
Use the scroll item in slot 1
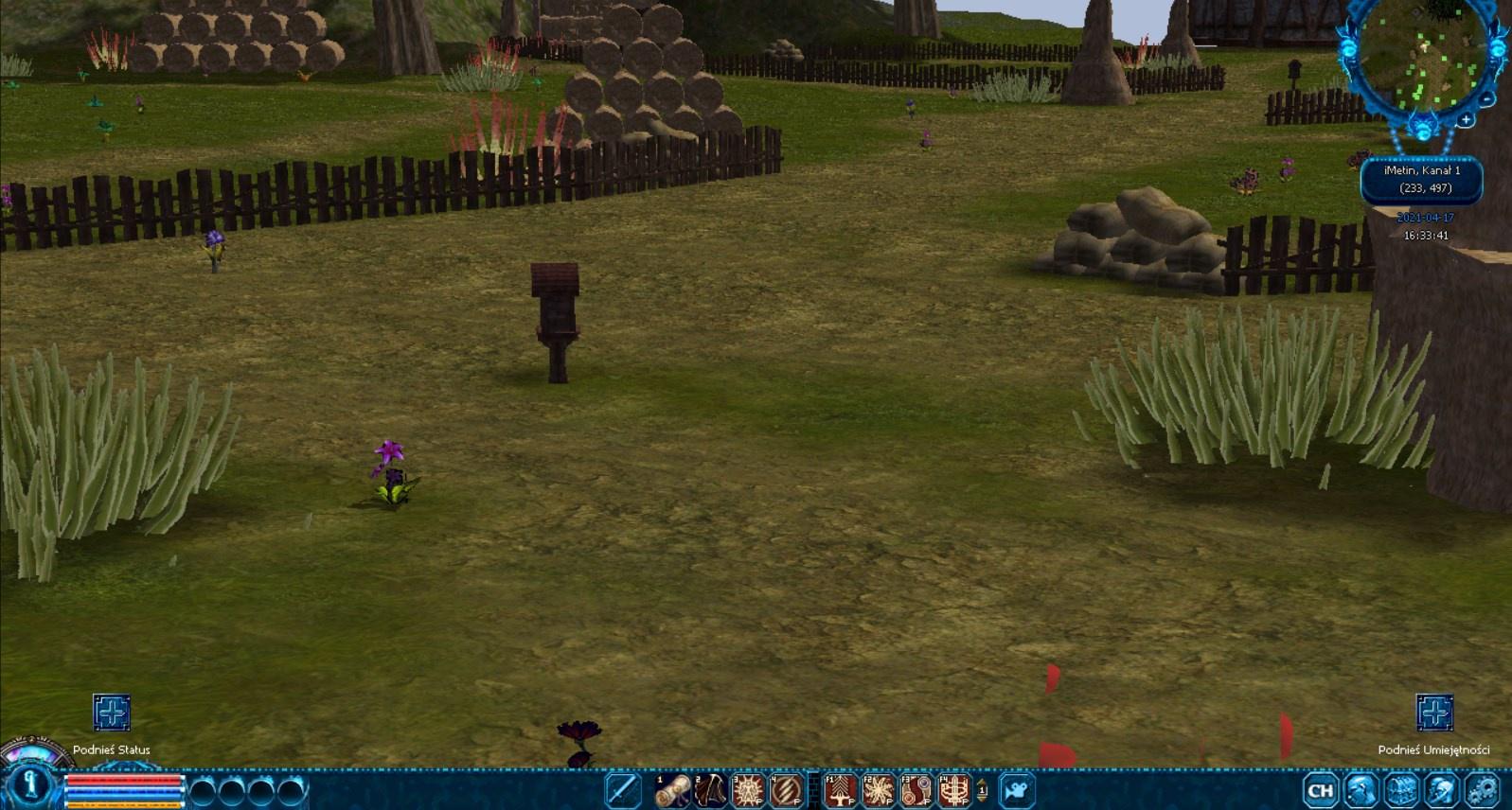point(673,790)
